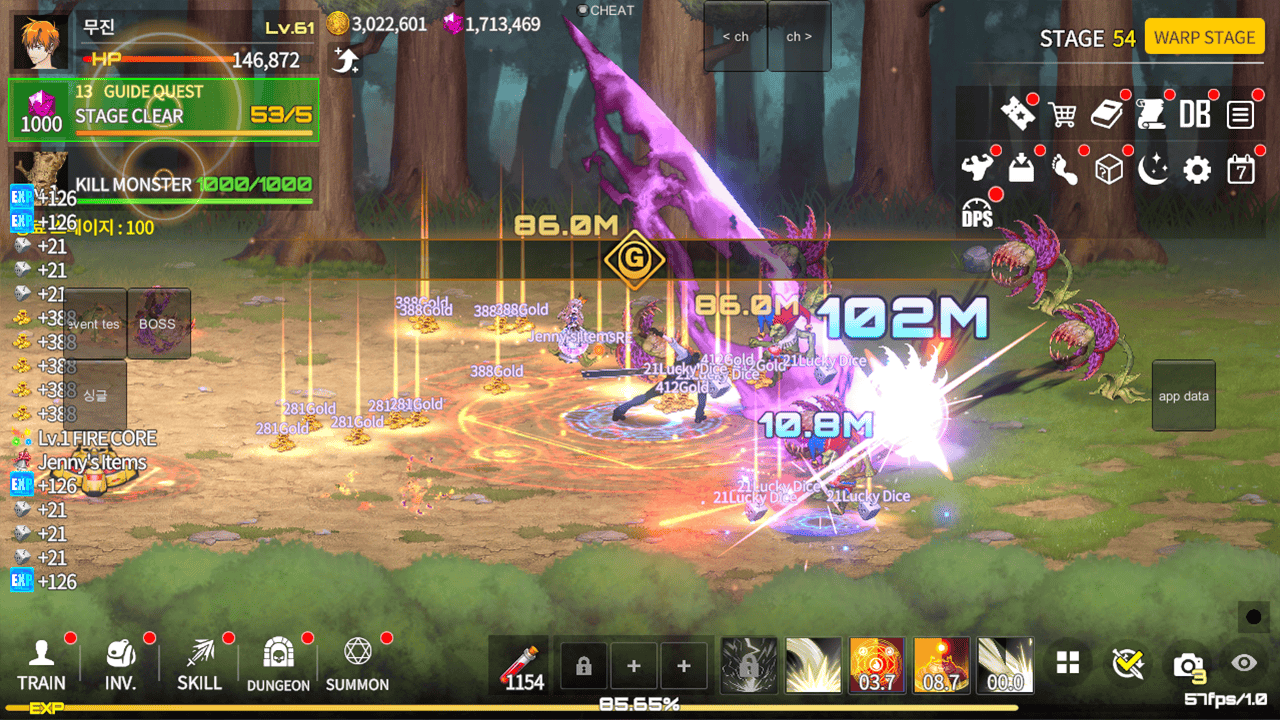
Task: Show the DPS meter
Action: click(977, 213)
